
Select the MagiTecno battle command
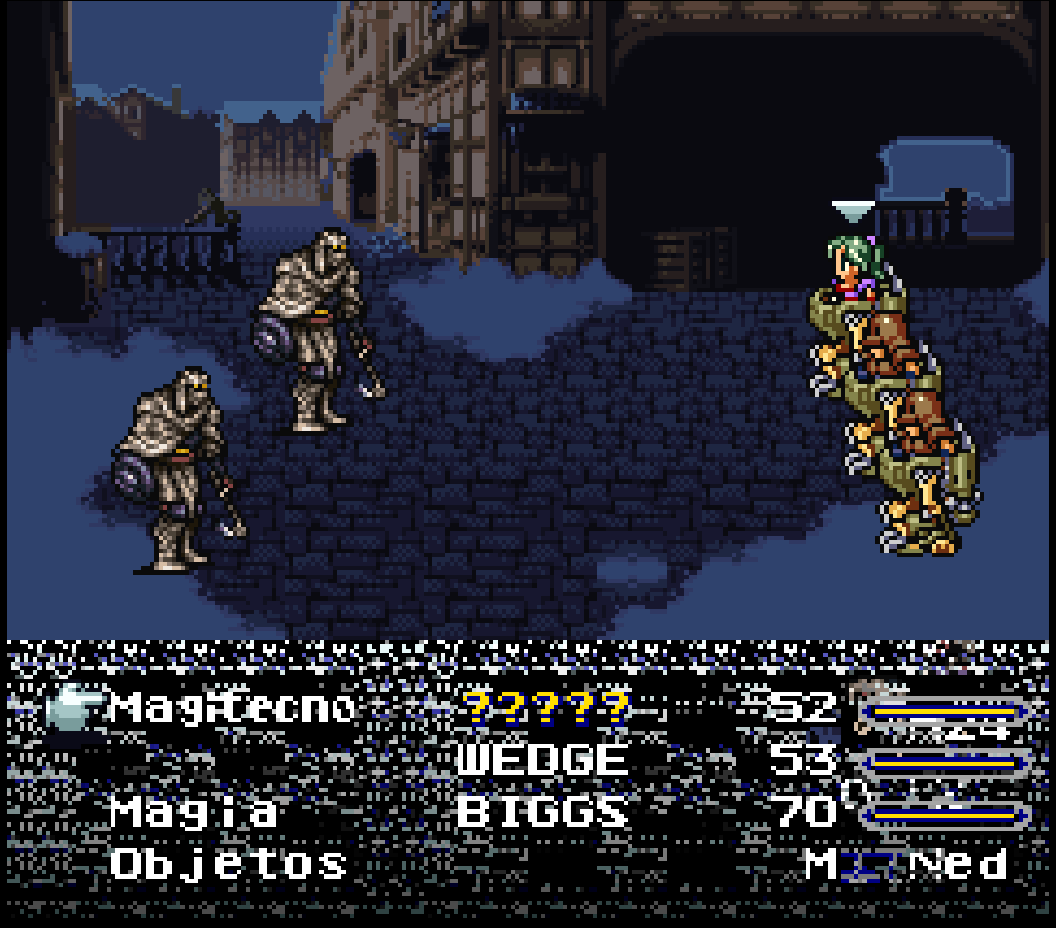(x=232, y=708)
